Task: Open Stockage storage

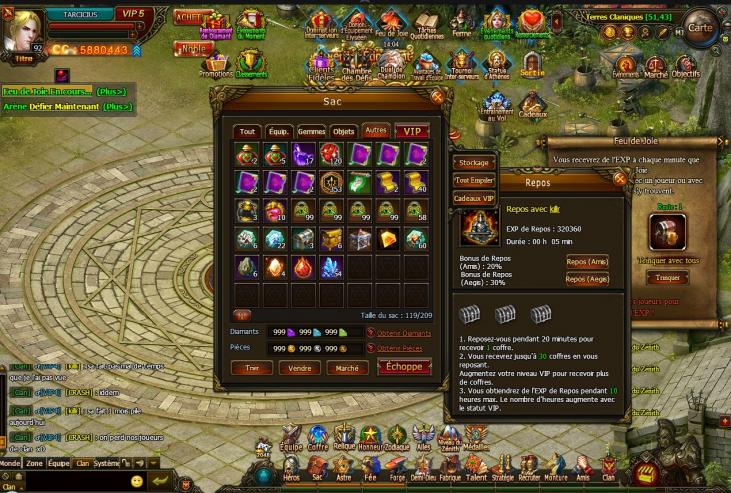Action: 473,162
